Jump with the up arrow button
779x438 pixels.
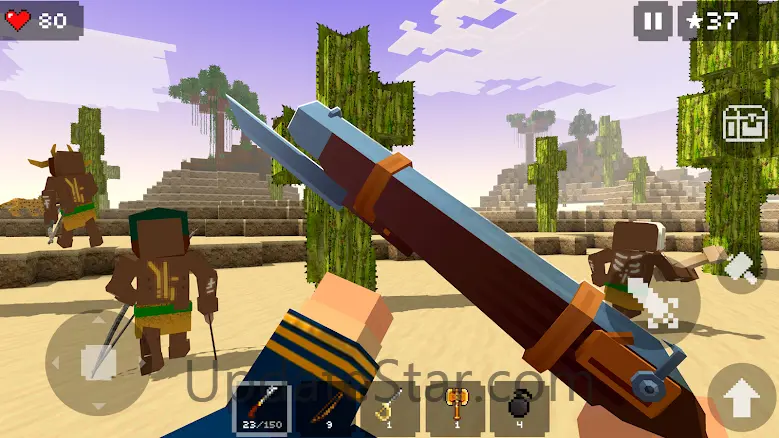point(741,400)
